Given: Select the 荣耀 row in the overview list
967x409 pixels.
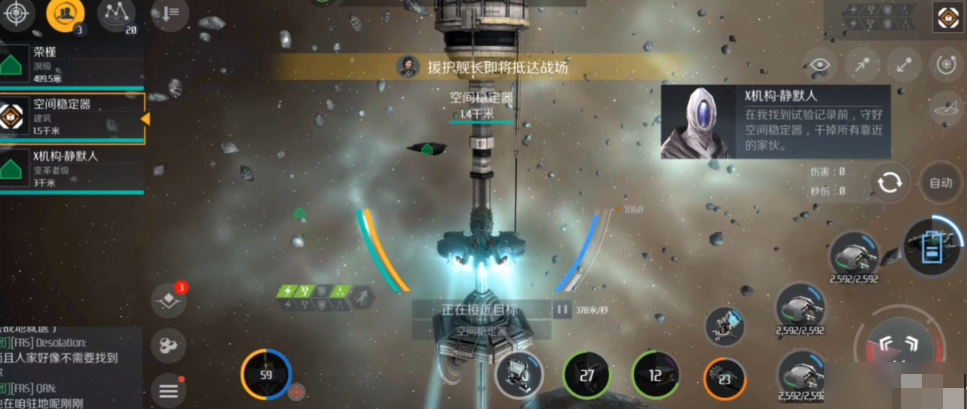Looking at the screenshot, I should pyautogui.click(x=70, y=63).
